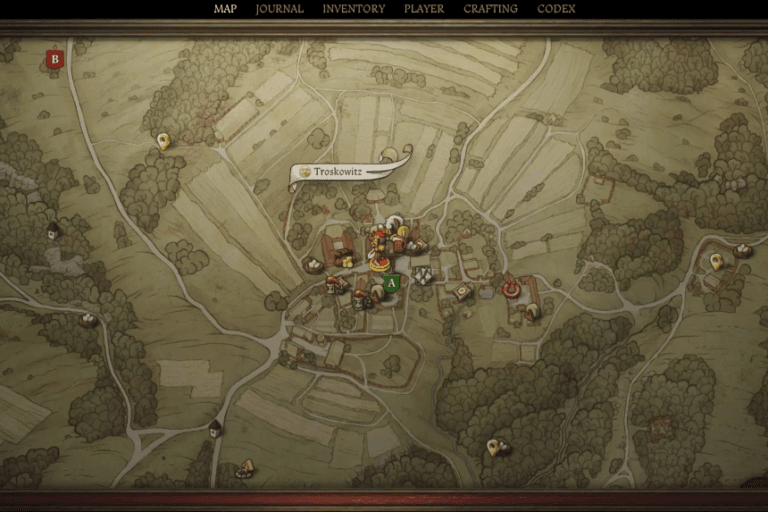The image size is (768, 512).
Task: Select the green A quest marker
Action: [x=392, y=283]
